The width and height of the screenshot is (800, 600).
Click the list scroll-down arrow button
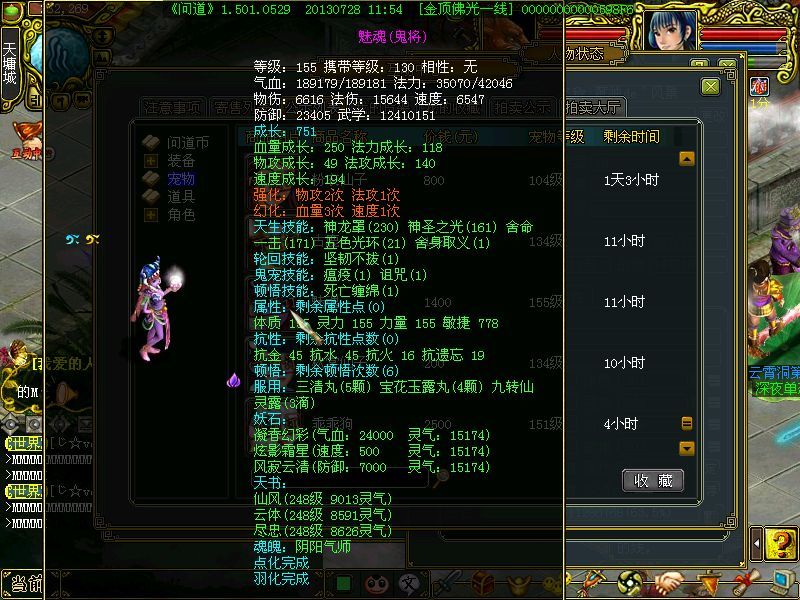pyautogui.click(x=687, y=448)
